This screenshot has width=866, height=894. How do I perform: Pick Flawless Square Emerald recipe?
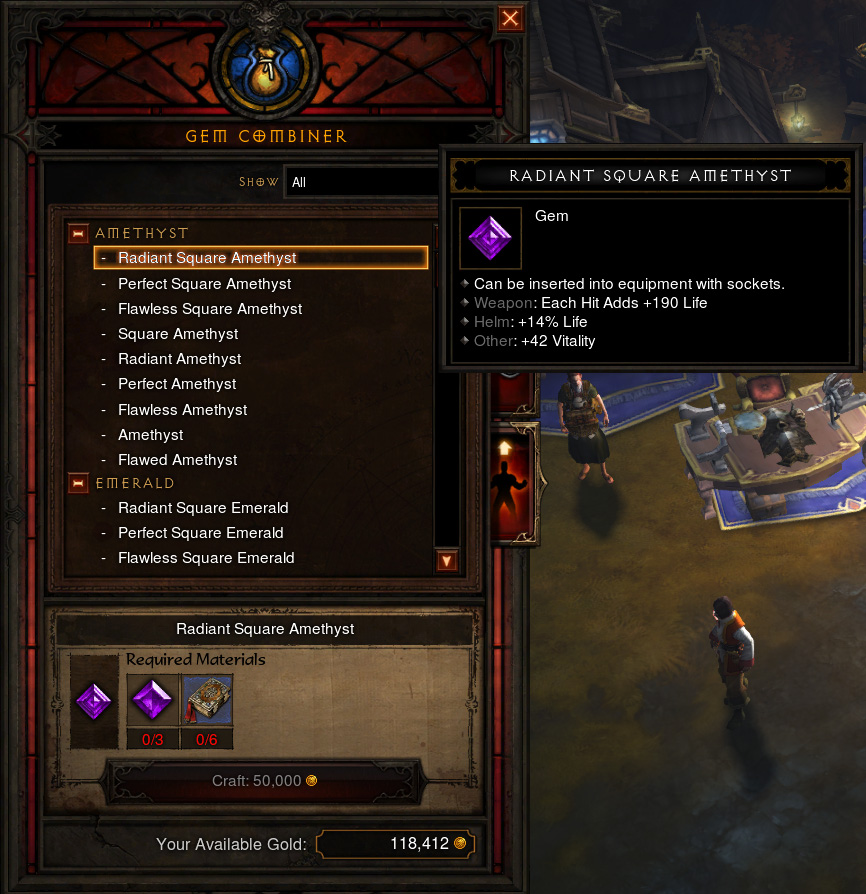pyautogui.click(x=206, y=558)
